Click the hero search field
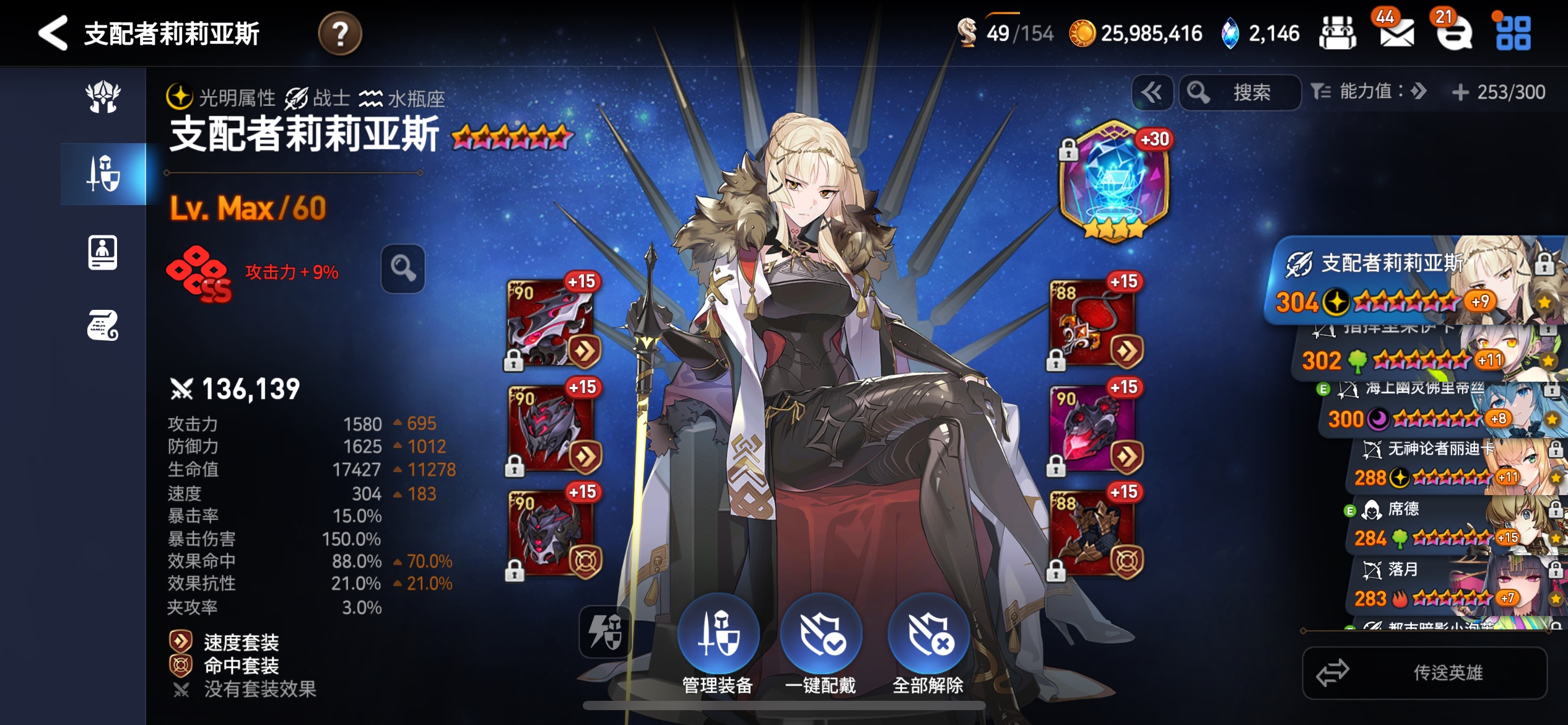The image size is (1568, 725). tap(1240, 93)
